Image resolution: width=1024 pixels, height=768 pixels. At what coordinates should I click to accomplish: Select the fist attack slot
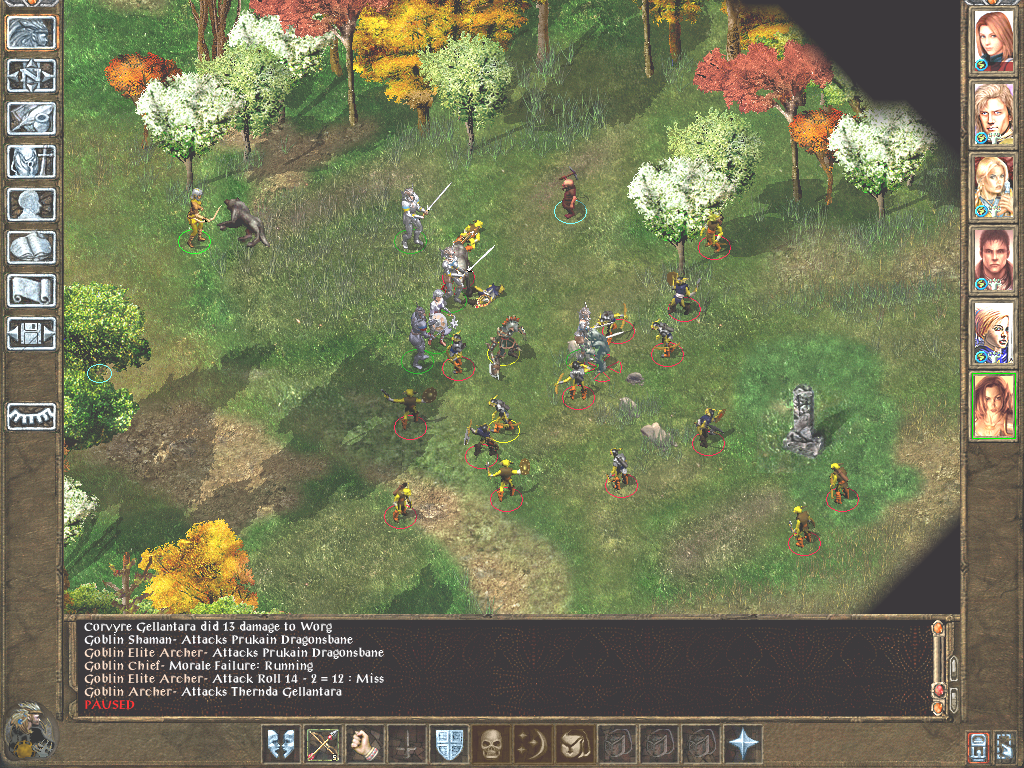[365, 744]
